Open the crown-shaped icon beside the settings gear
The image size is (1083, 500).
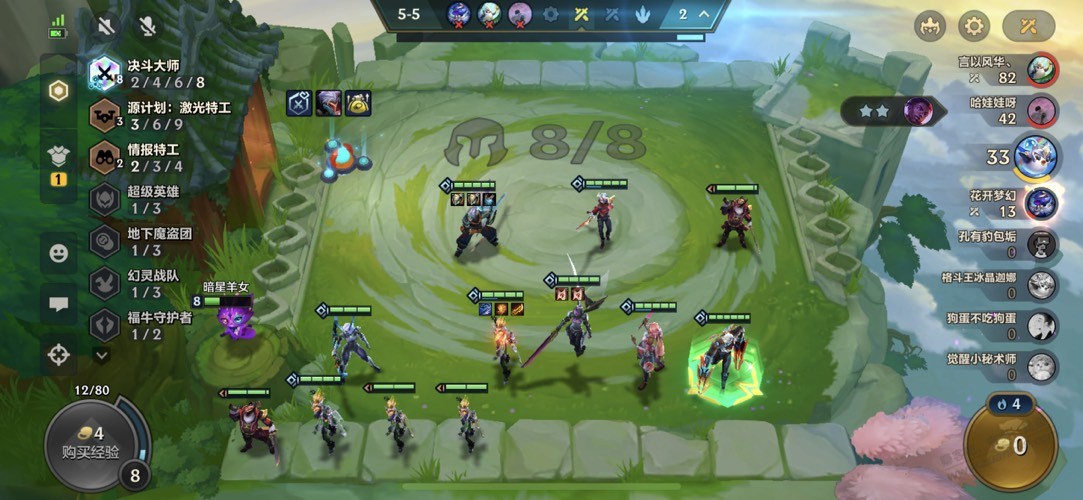[930, 26]
